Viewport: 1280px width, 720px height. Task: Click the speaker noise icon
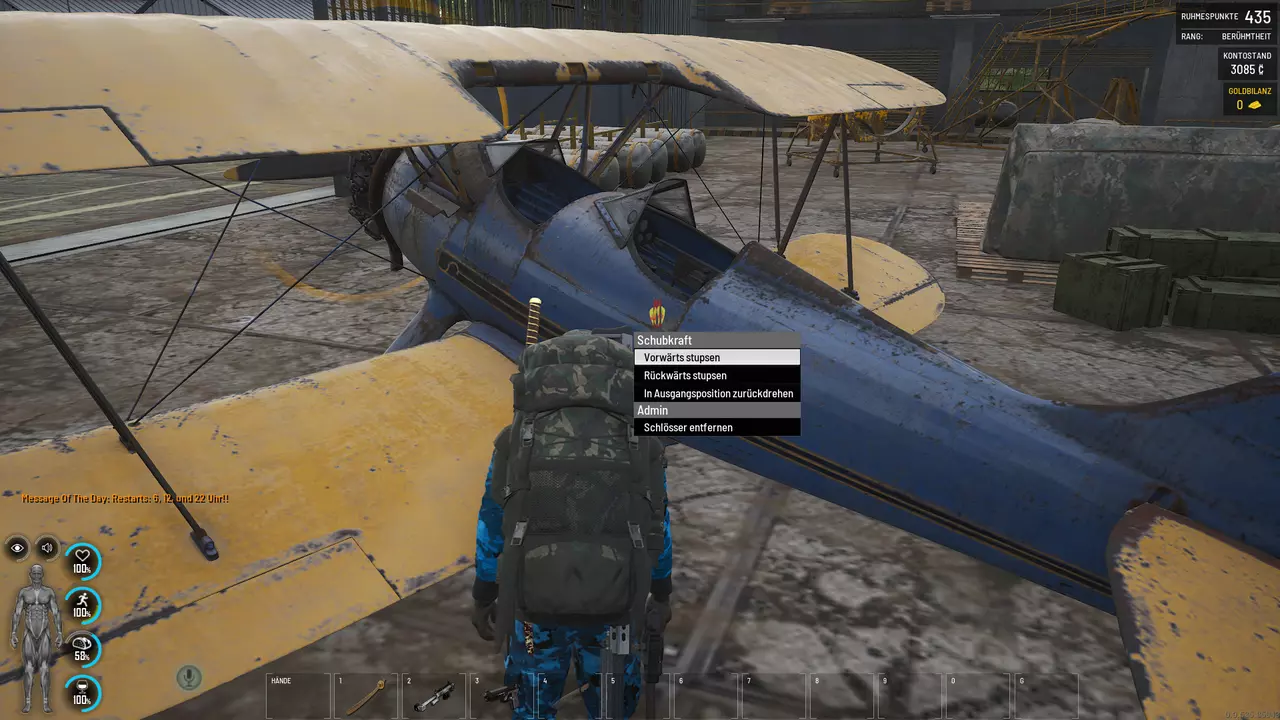47,547
